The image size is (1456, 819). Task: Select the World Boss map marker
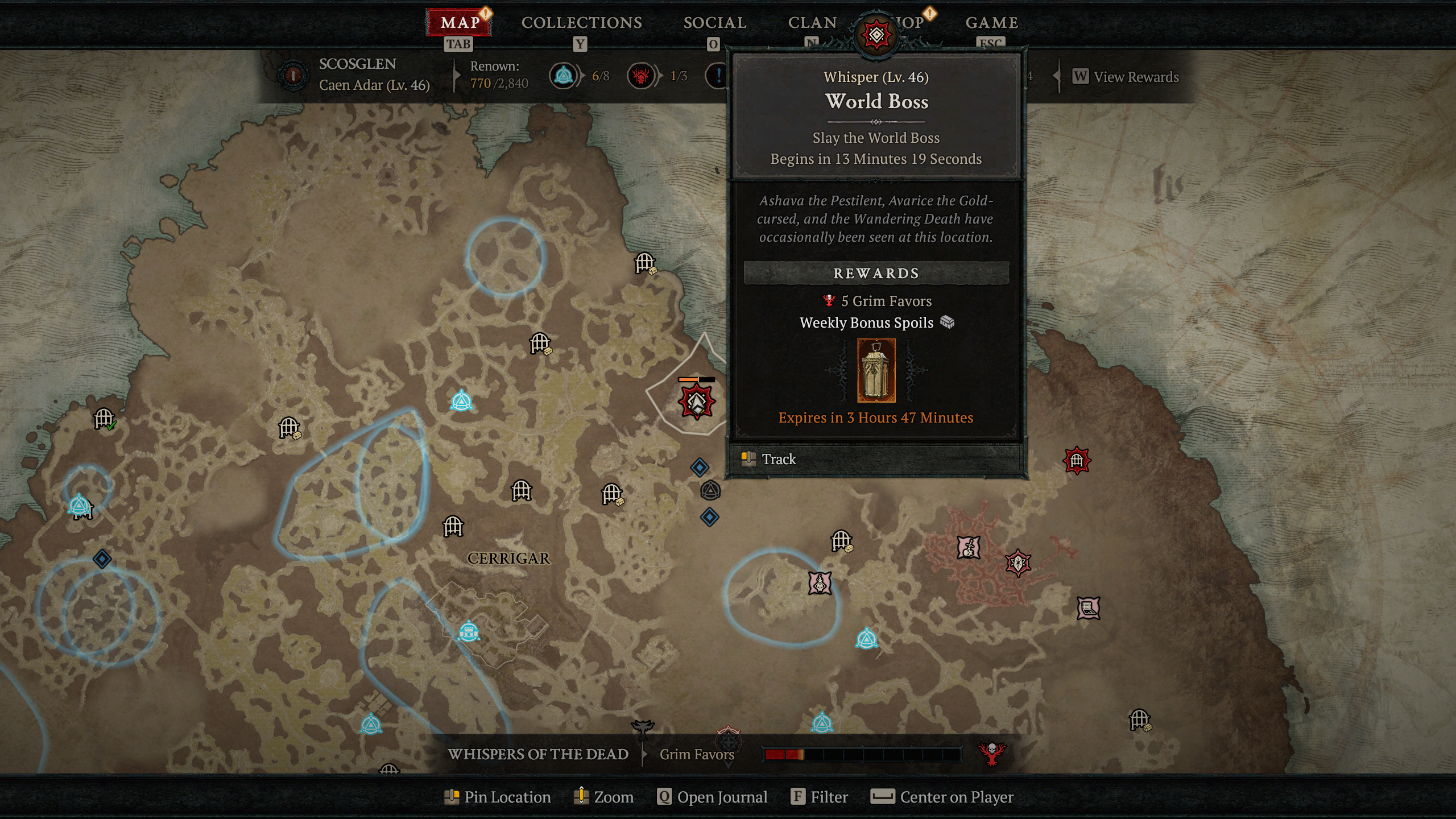[x=696, y=402]
